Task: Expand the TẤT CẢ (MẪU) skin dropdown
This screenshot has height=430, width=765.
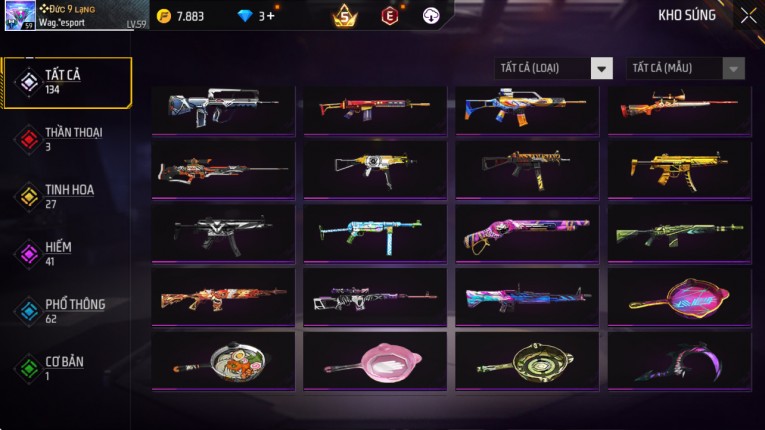Action: coord(686,68)
